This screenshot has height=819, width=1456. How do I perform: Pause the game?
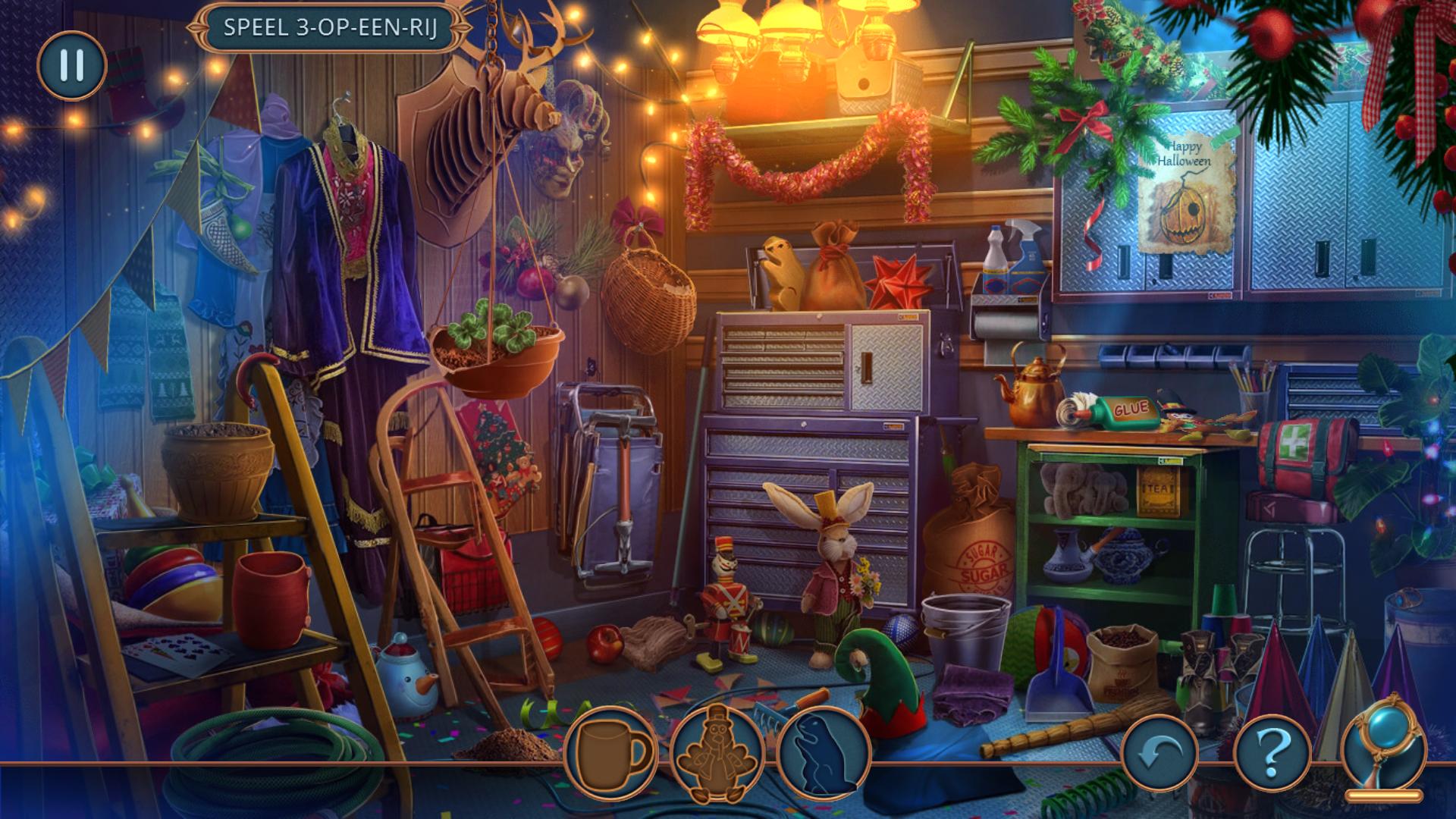[x=72, y=65]
